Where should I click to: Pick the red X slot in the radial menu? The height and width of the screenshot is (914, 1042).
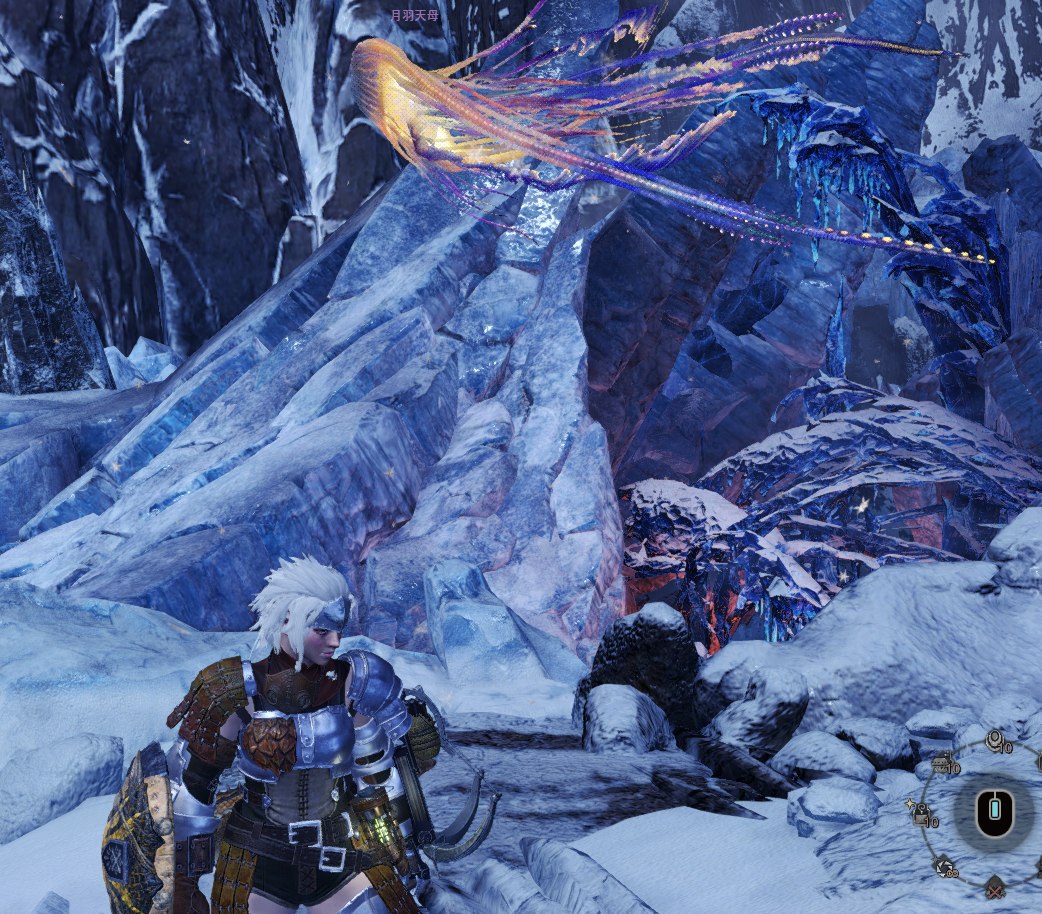(x=994, y=889)
